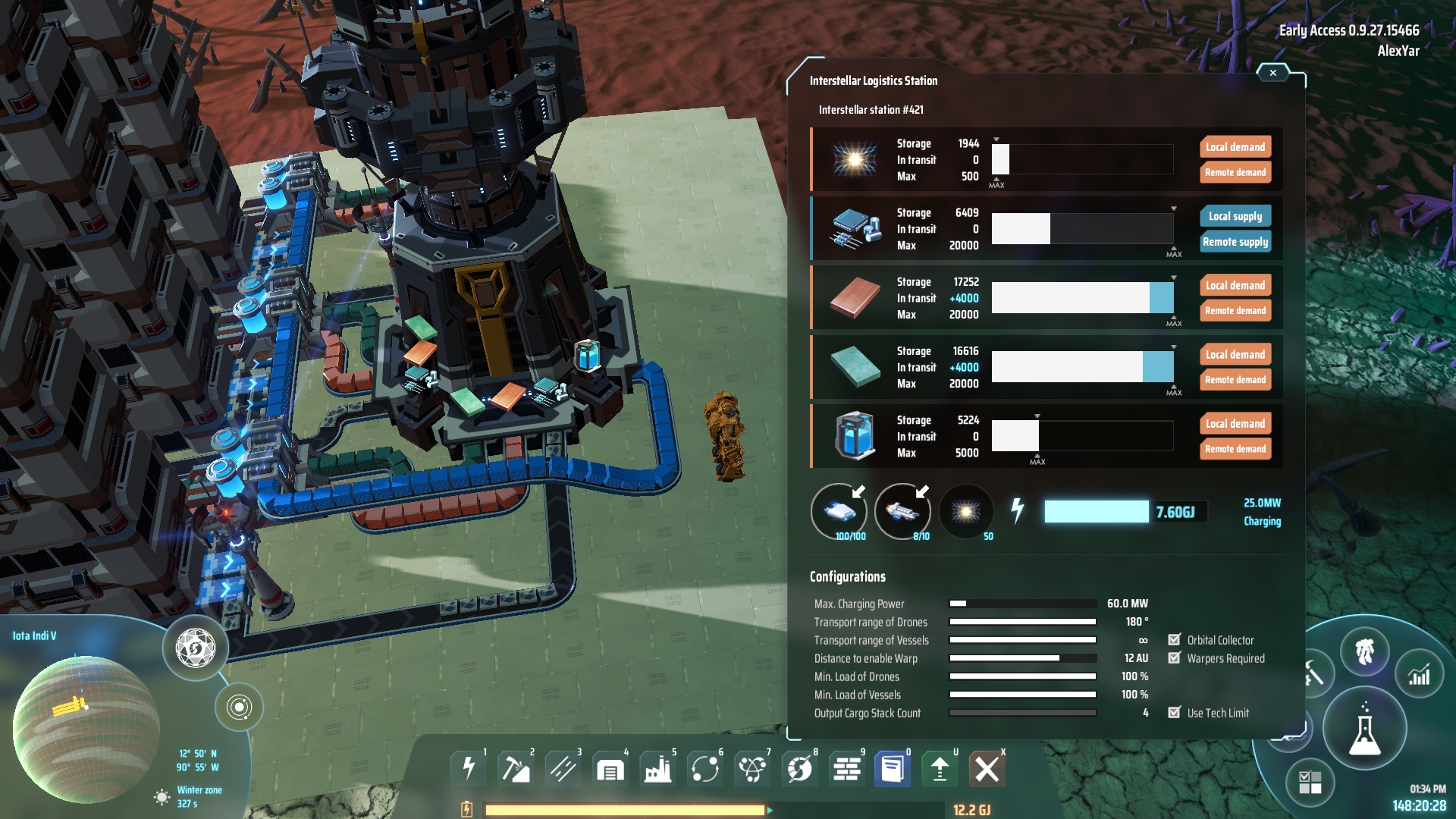
Task: Open the lightning bolt power build category
Action: pos(469,769)
